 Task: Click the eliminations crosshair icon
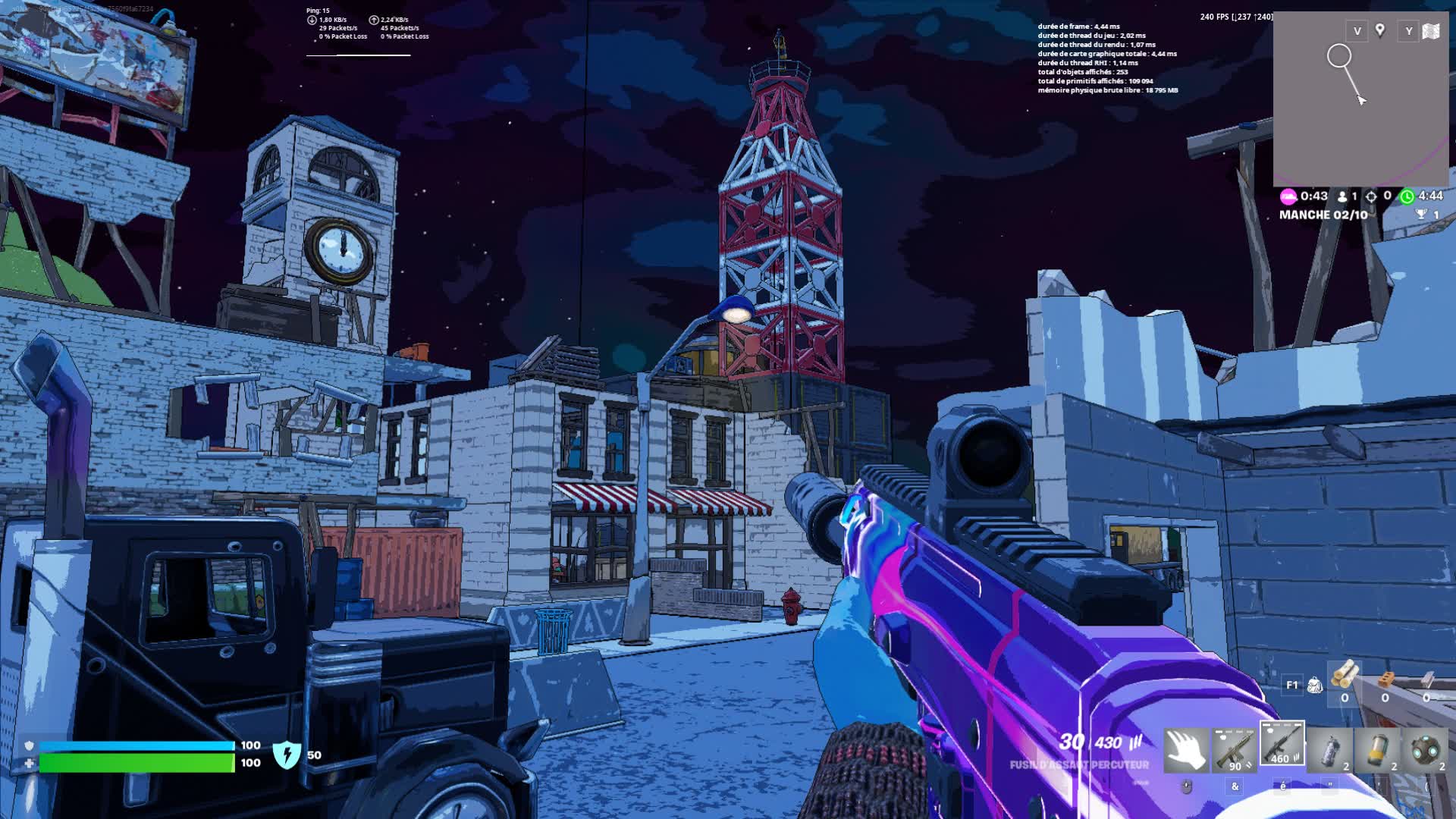pyautogui.click(x=1371, y=196)
